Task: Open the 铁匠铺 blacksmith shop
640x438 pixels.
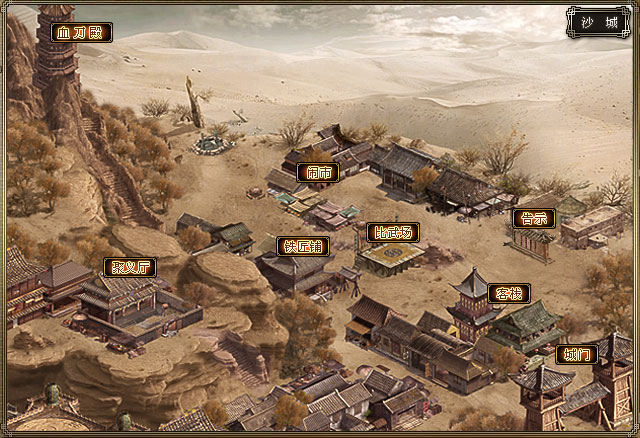Action: [x=303, y=246]
